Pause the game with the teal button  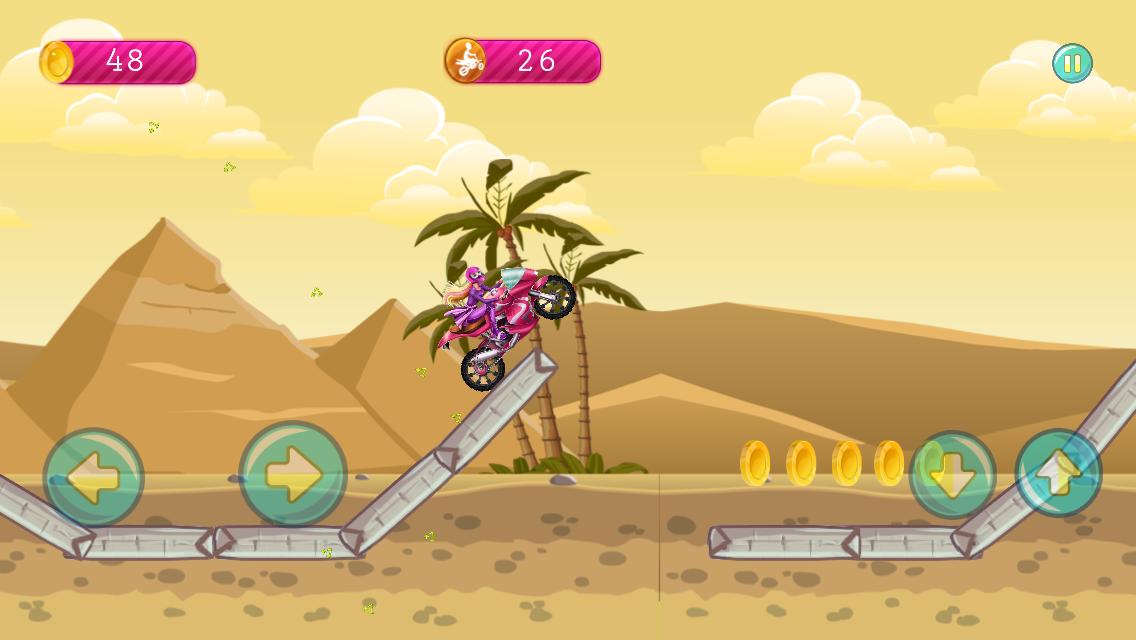[x=1072, y=63]
